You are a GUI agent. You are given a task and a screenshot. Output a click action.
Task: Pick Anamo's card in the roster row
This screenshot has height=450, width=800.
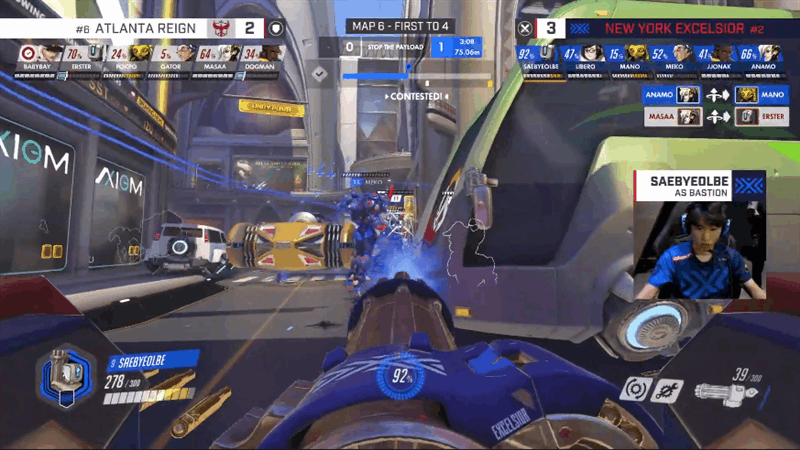(x=765, y=57)
